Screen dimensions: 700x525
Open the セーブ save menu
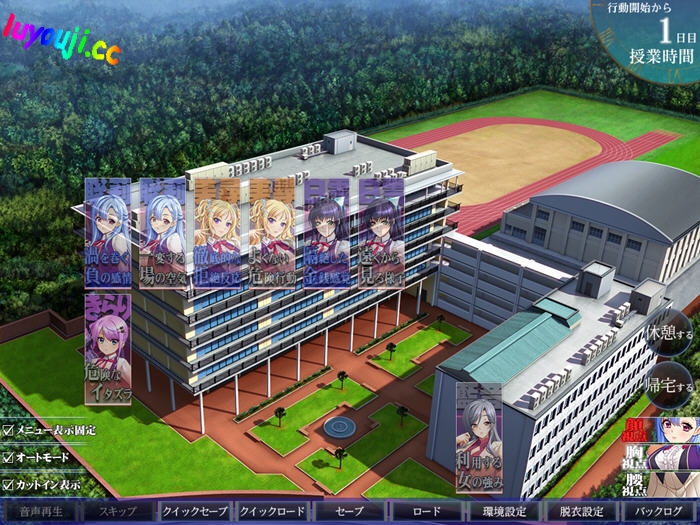tap(350, 511)
